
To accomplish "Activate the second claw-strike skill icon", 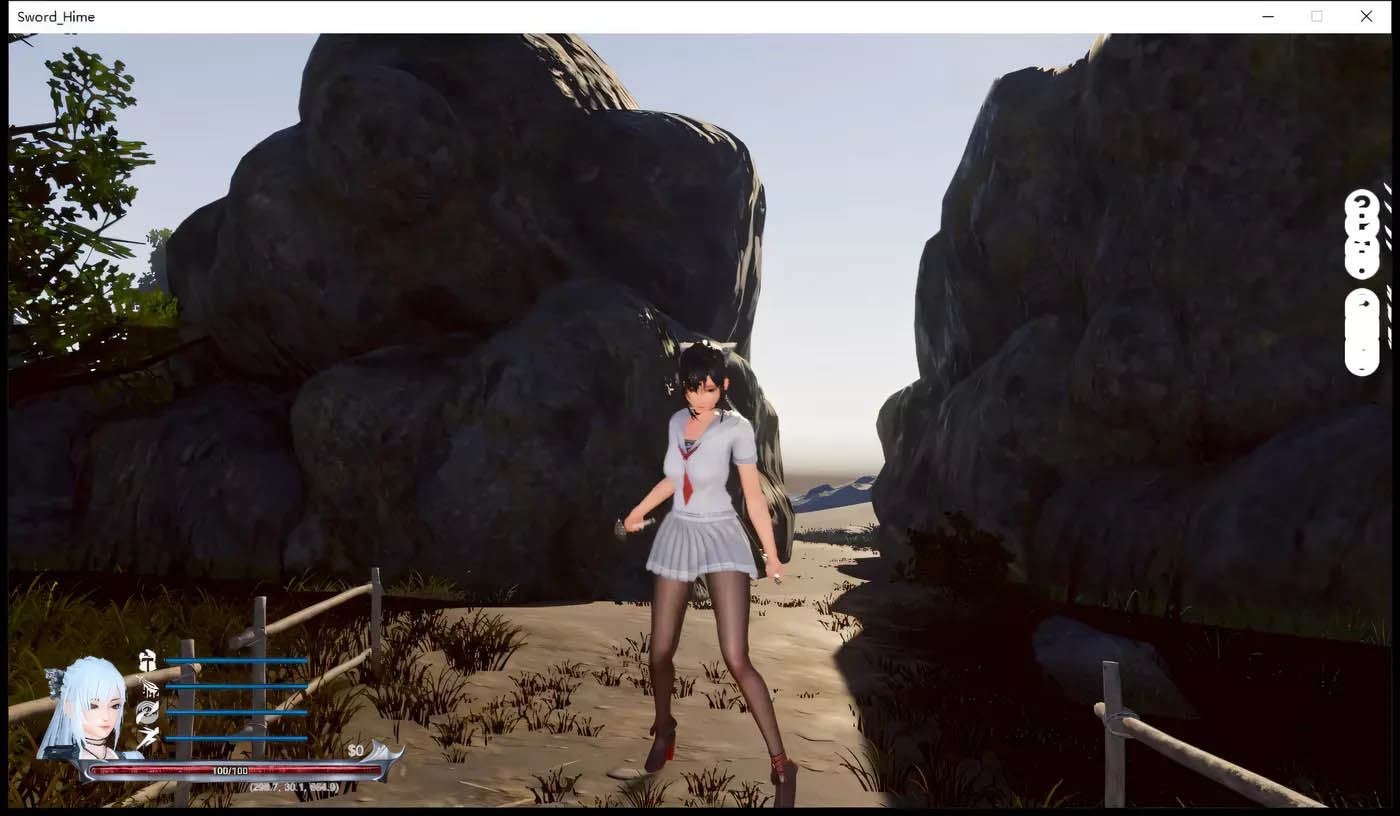I will pyautogui.click(x=148, y=688).
